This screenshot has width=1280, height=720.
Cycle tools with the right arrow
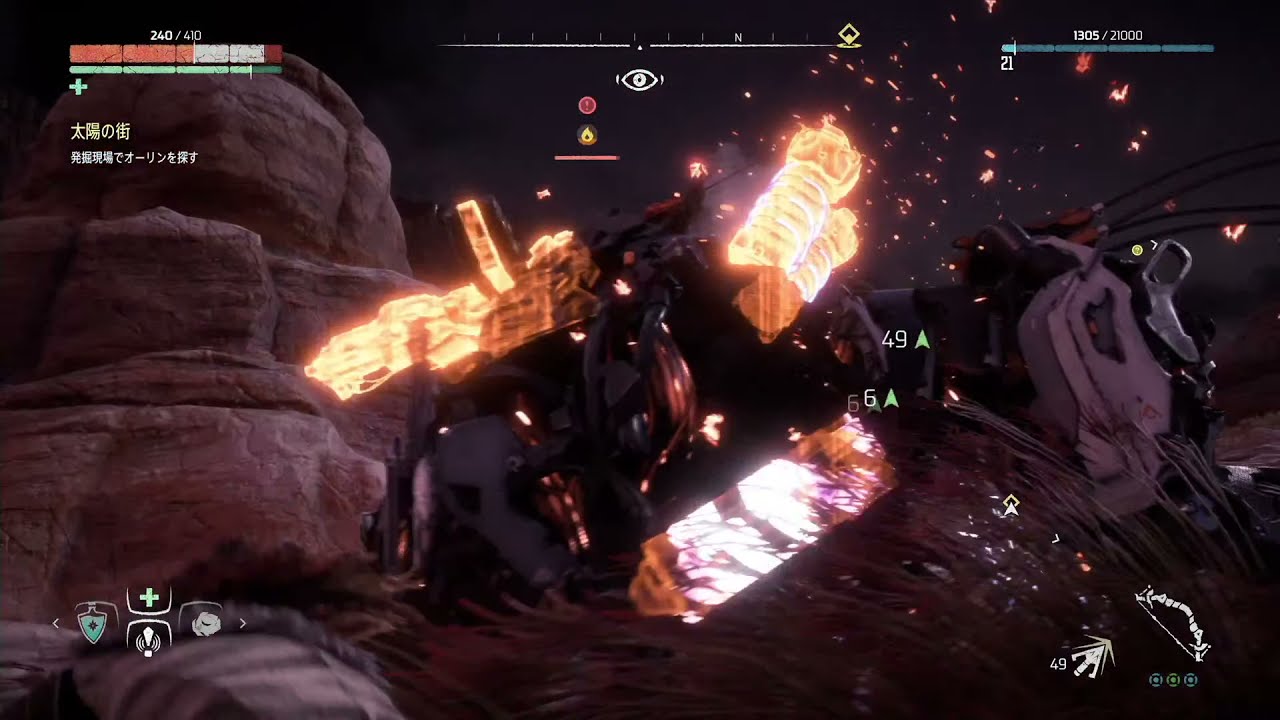coord(242,624)
